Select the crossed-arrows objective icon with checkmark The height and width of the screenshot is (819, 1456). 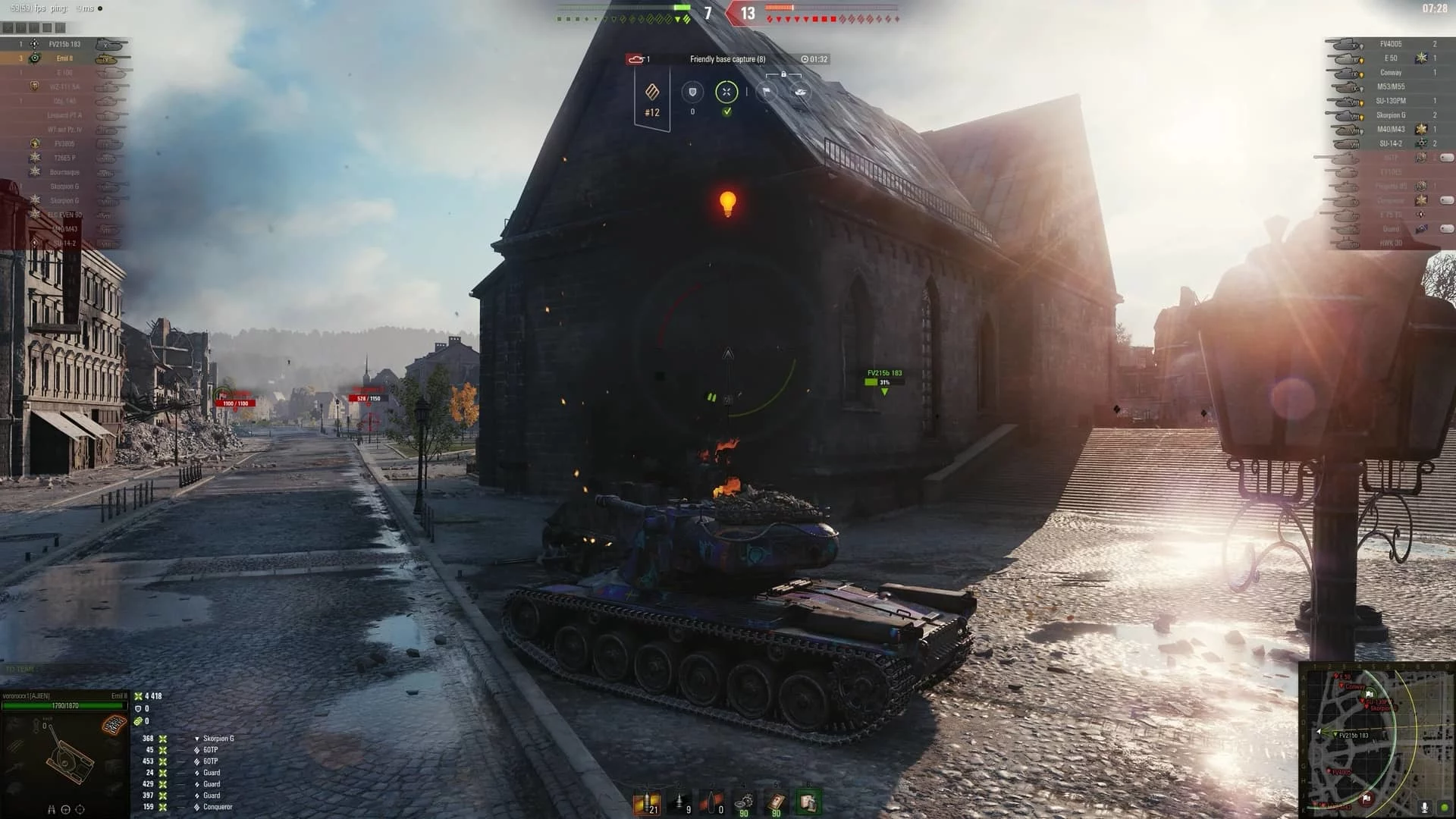point(726,93)
